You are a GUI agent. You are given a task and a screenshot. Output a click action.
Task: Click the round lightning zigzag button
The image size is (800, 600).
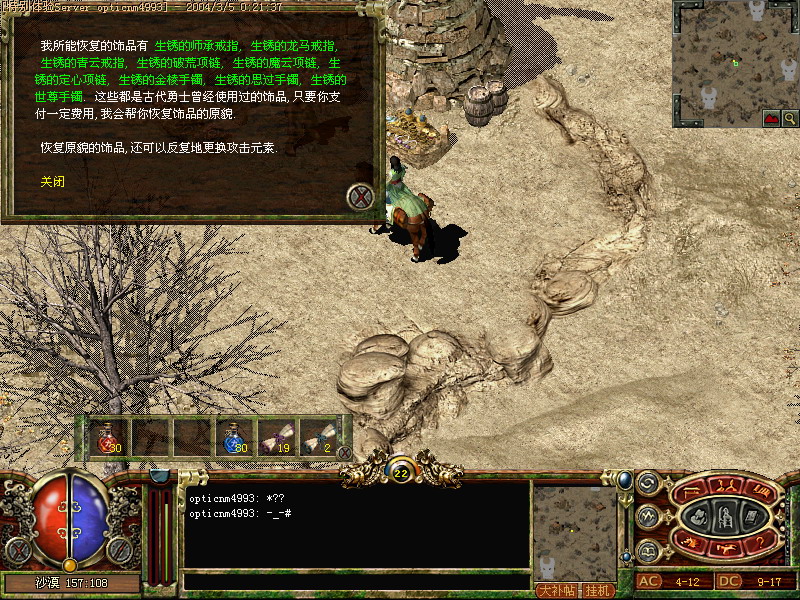647,516
